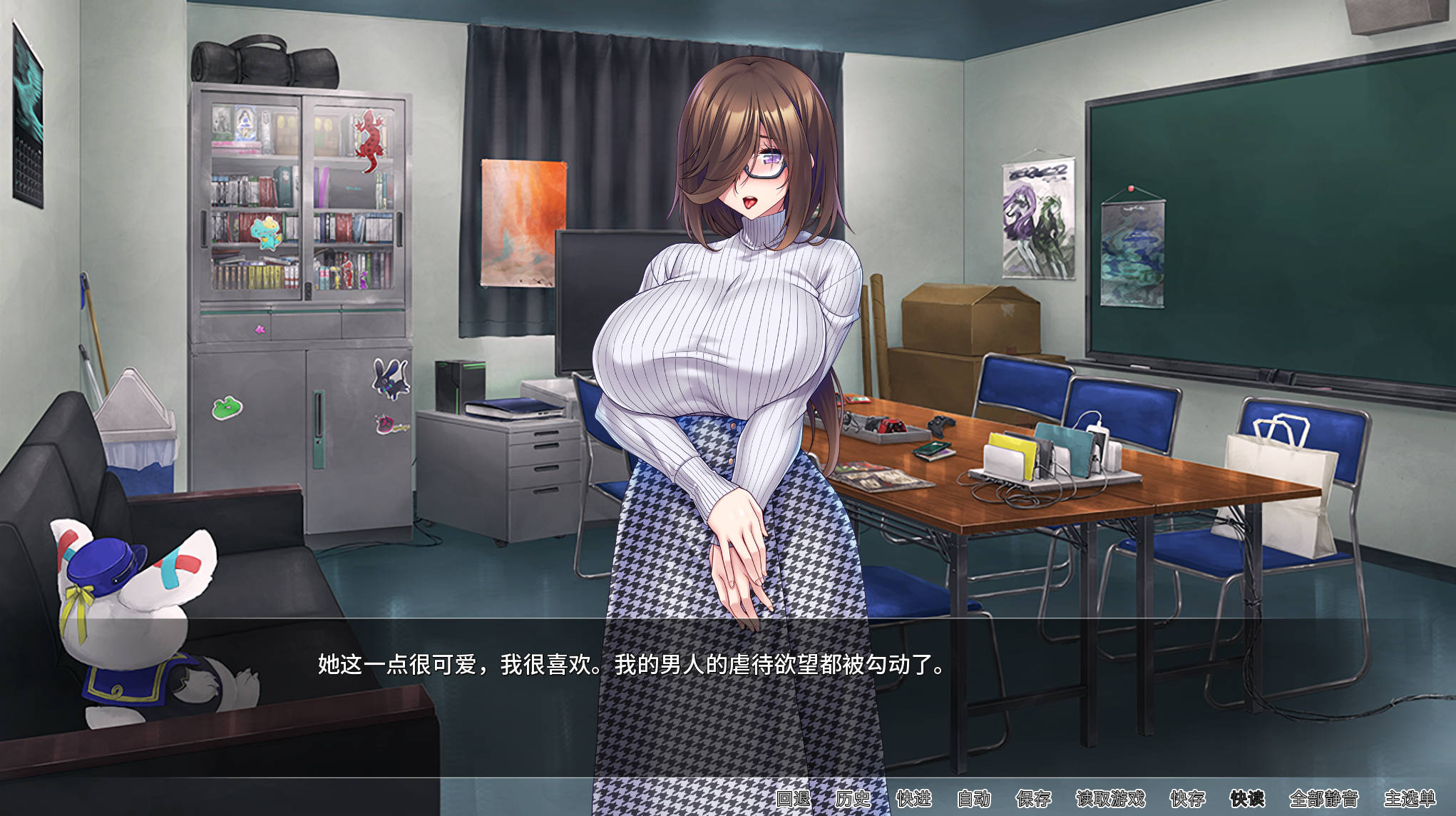Click the 回退 rollback button

(793, 798)
